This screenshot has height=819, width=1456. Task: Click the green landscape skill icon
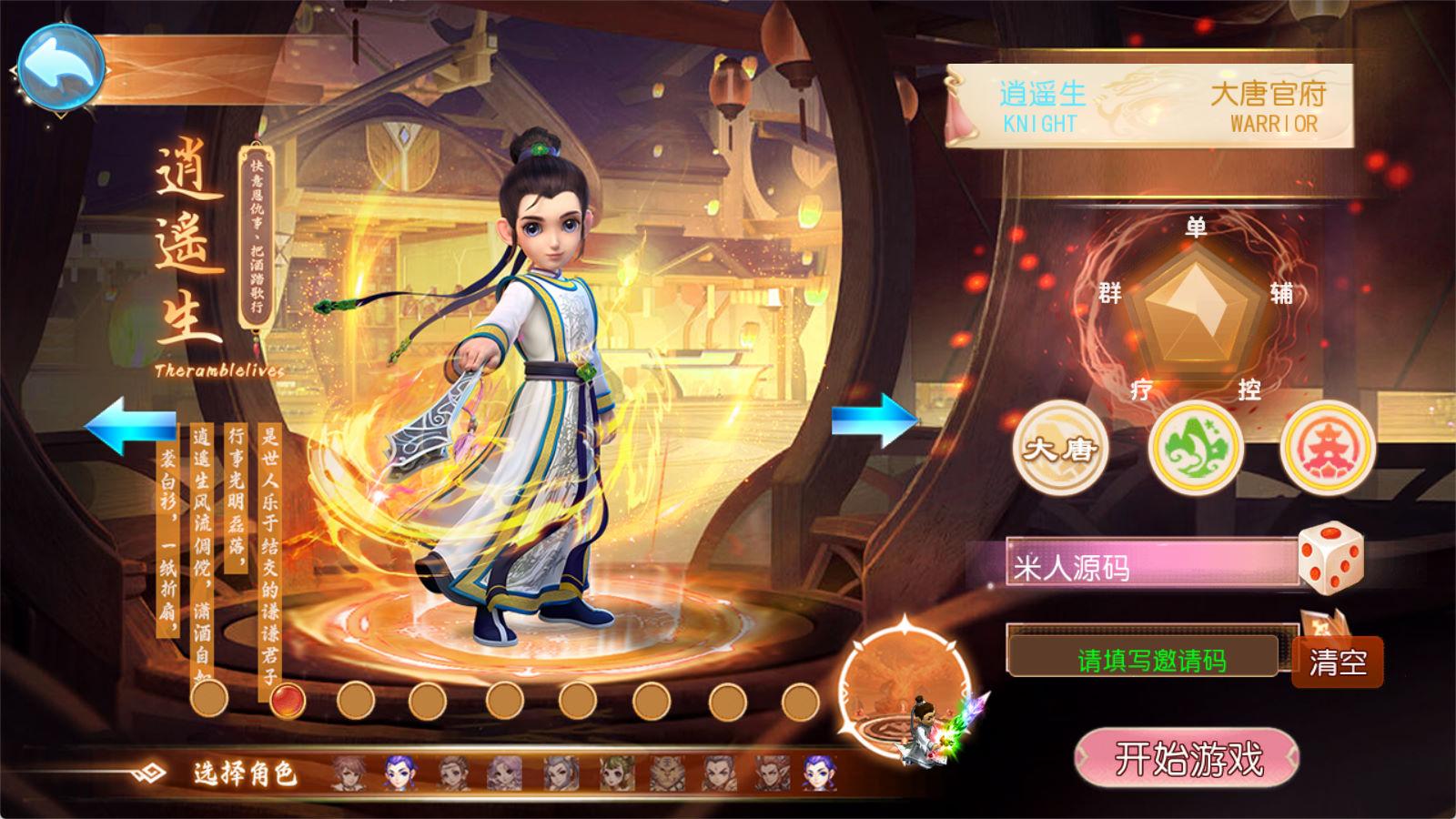pos(1198,447)
